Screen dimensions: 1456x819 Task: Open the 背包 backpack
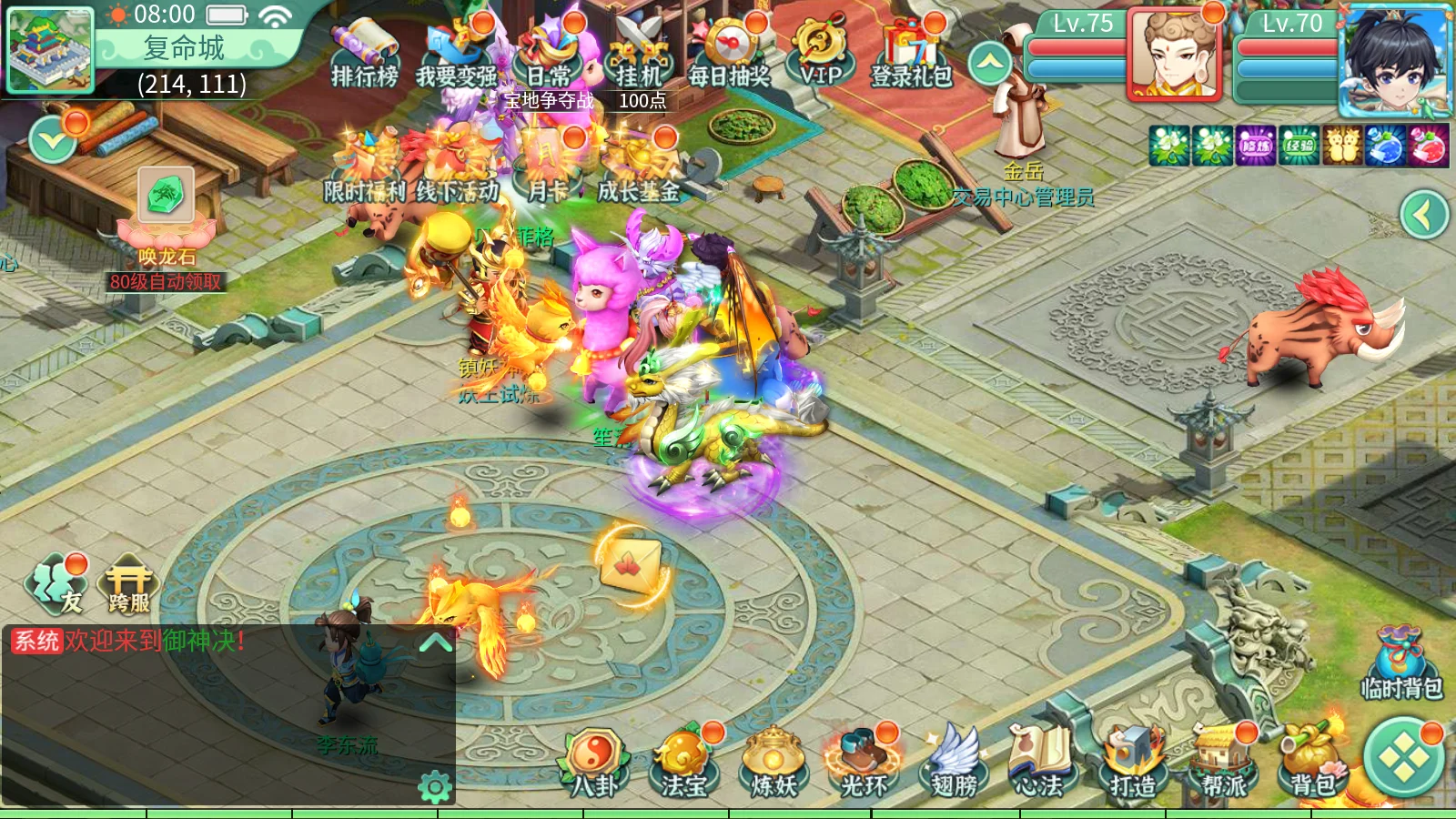(1312, 764)
